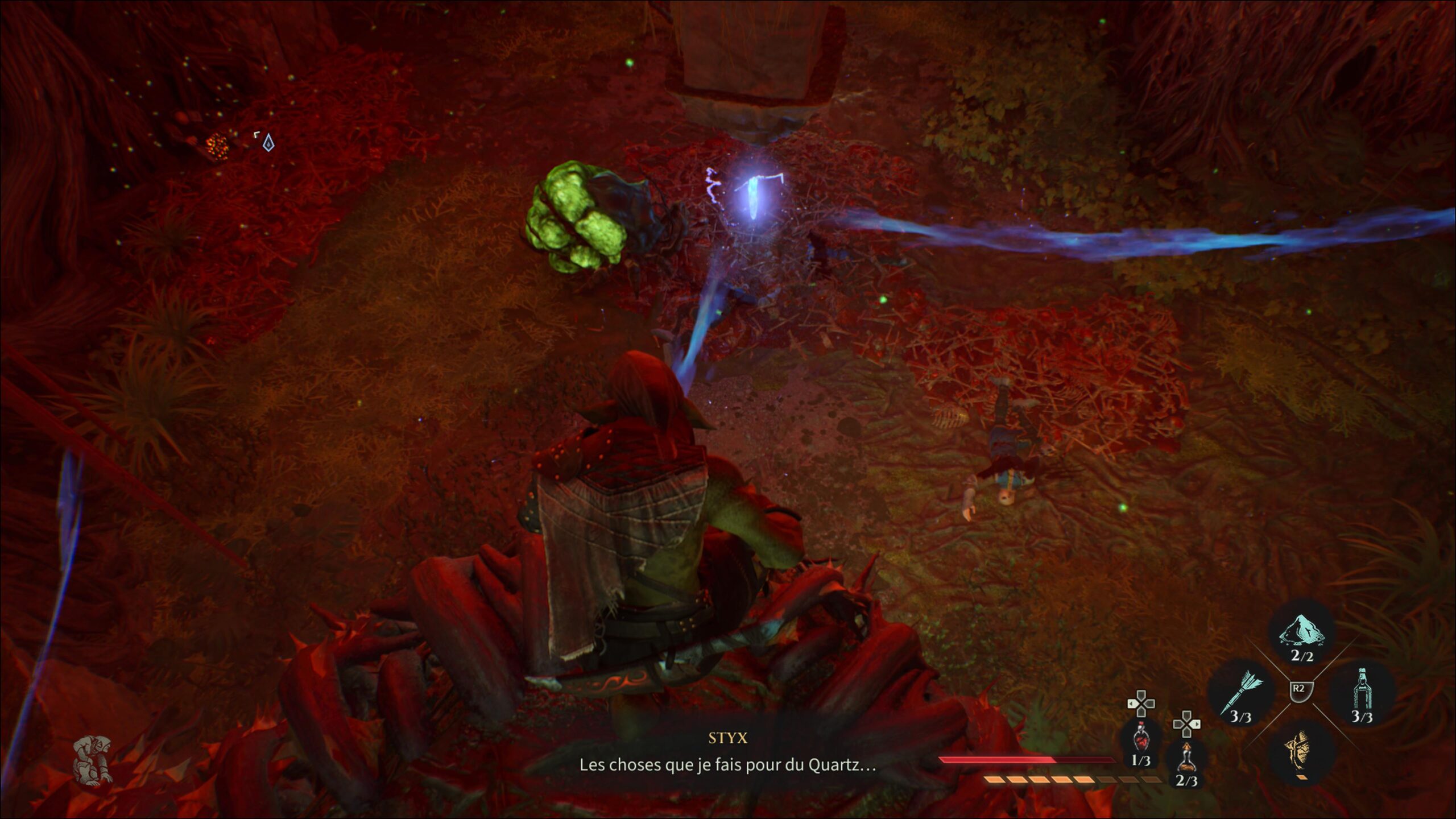Use the orange amber flask

(x=1186, y=758)
